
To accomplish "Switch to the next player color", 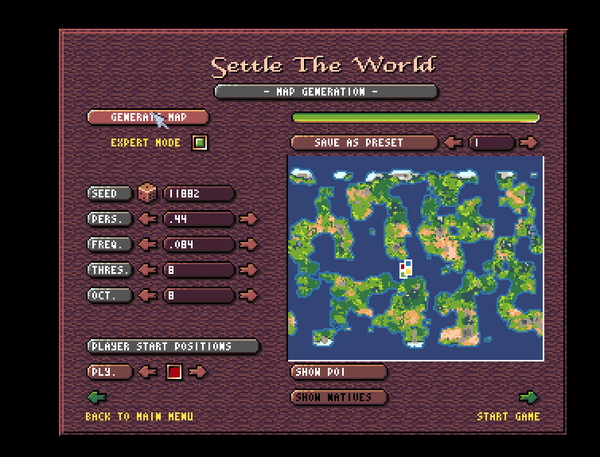I will point(198,372).
